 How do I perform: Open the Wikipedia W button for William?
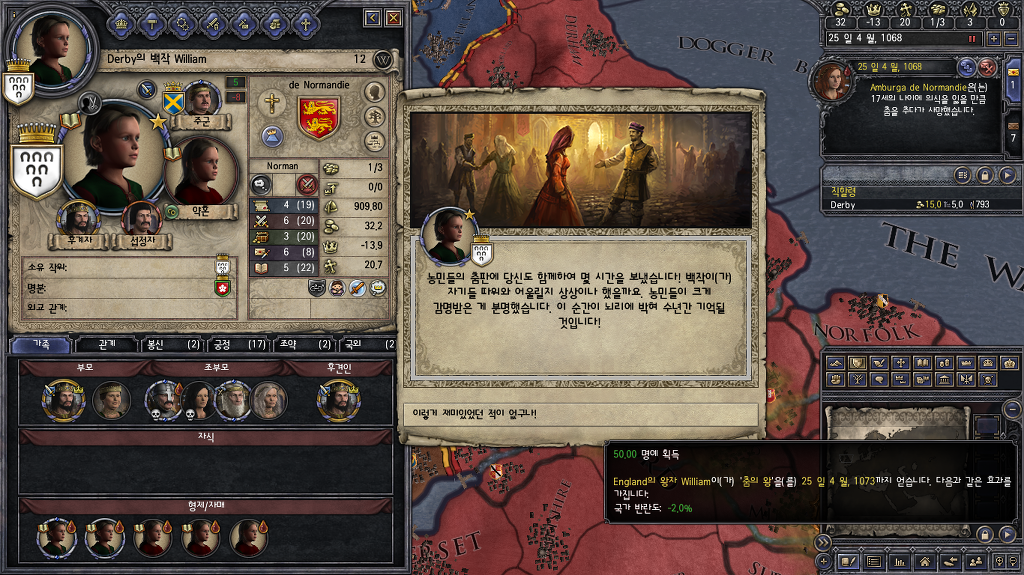pyautogui.click(x=382, y=60)
